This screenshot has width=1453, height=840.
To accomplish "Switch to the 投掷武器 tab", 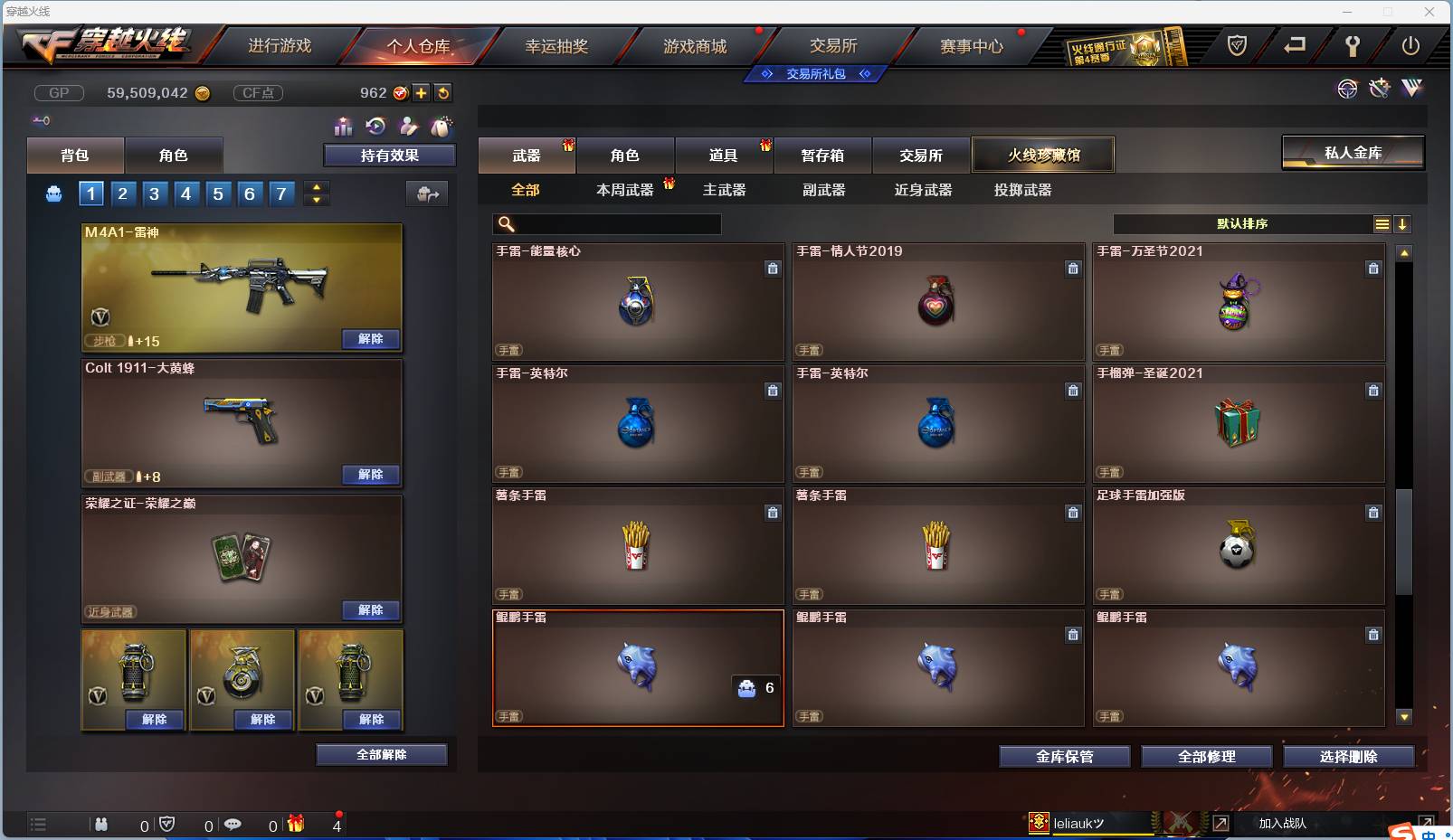I will [x=1021, y=190].
